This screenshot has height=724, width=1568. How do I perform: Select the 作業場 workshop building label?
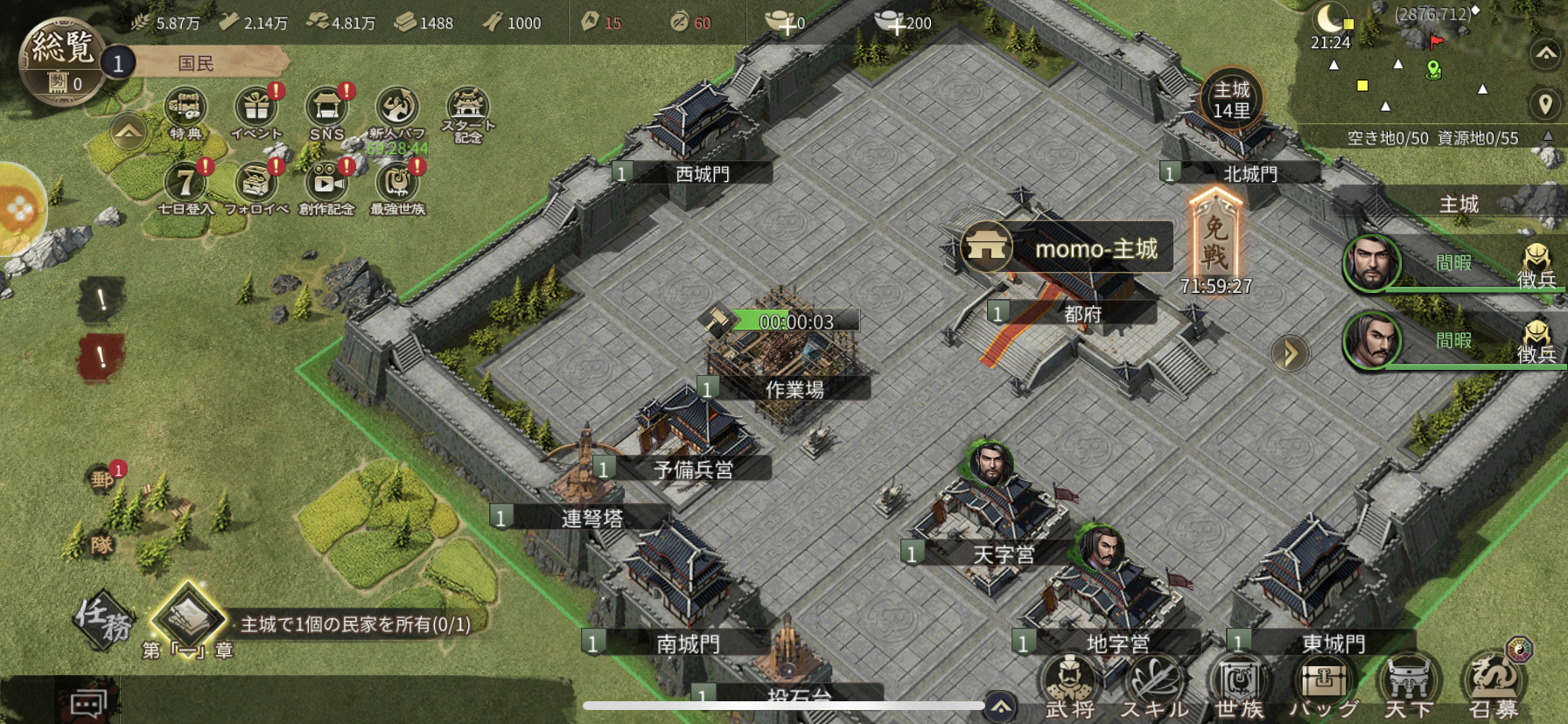pyautogui.click(x=794, y=389)
